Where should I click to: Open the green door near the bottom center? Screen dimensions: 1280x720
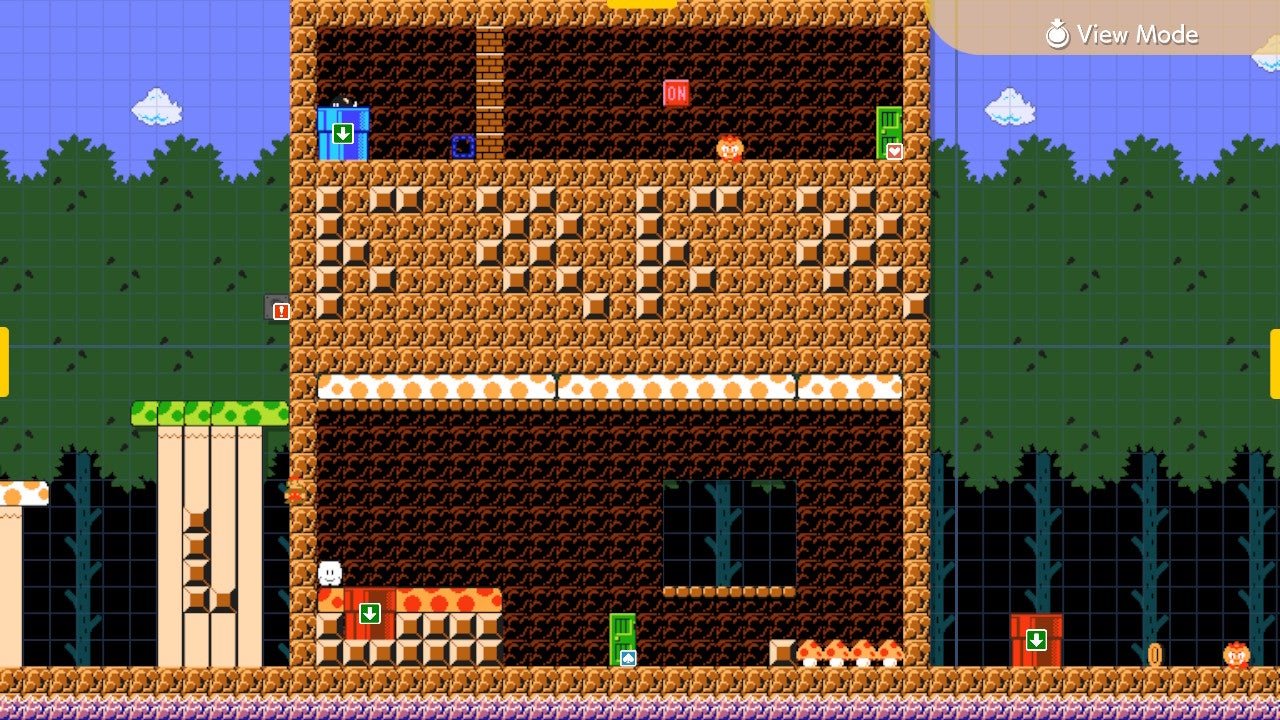coord(620,637)
